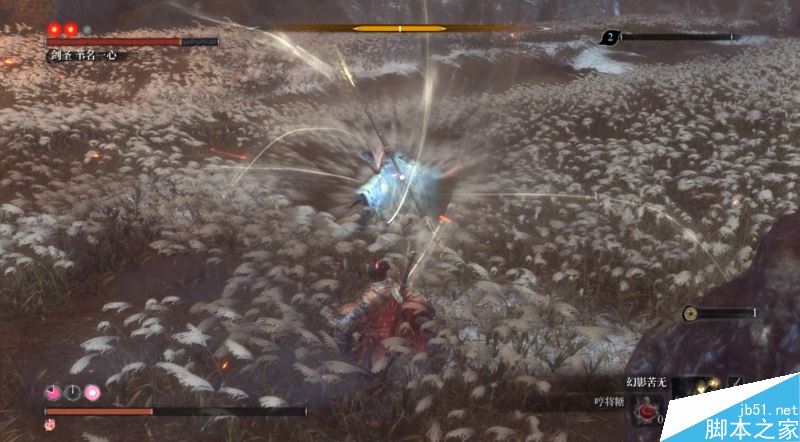
Task: Select the empty resurrection node icon
Action: (71, 392)
